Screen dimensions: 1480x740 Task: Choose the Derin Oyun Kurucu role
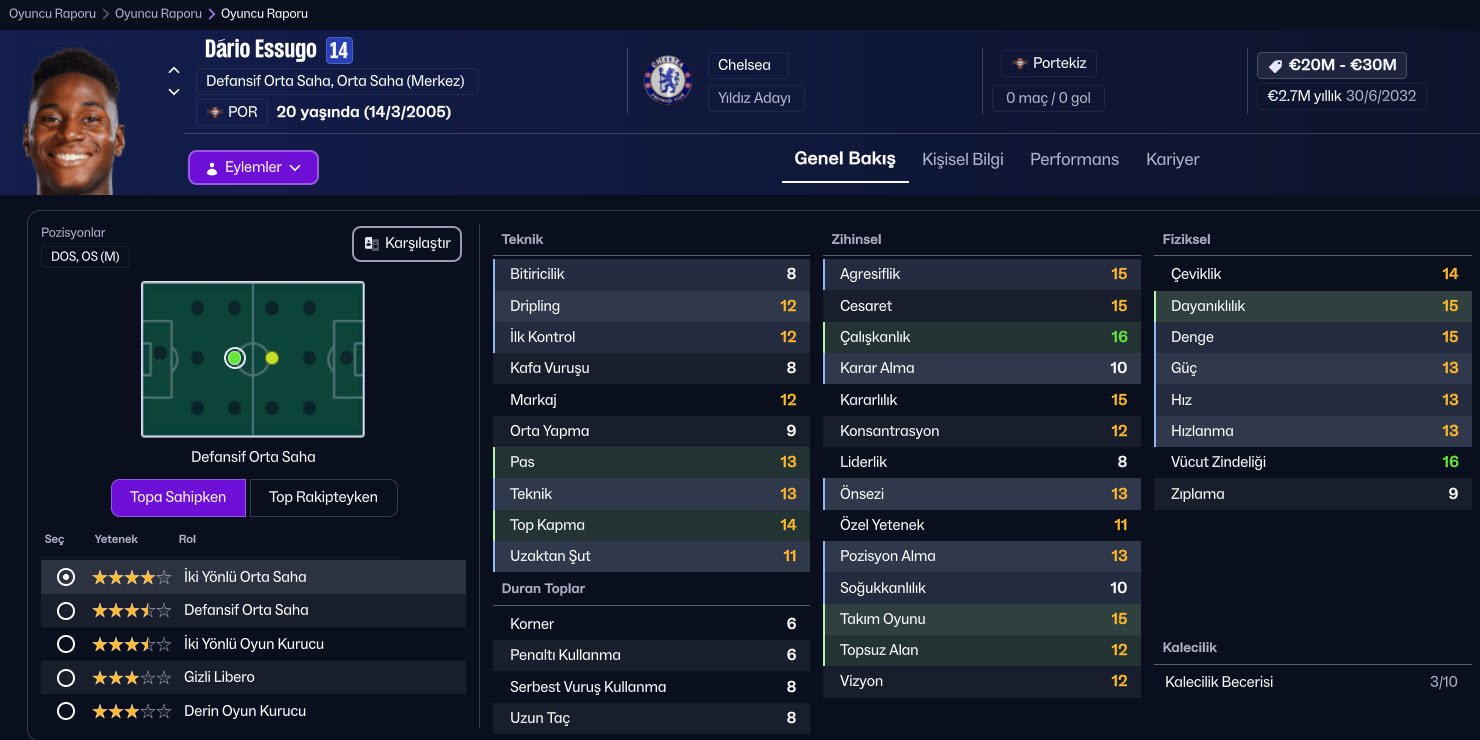pos(66,712)
